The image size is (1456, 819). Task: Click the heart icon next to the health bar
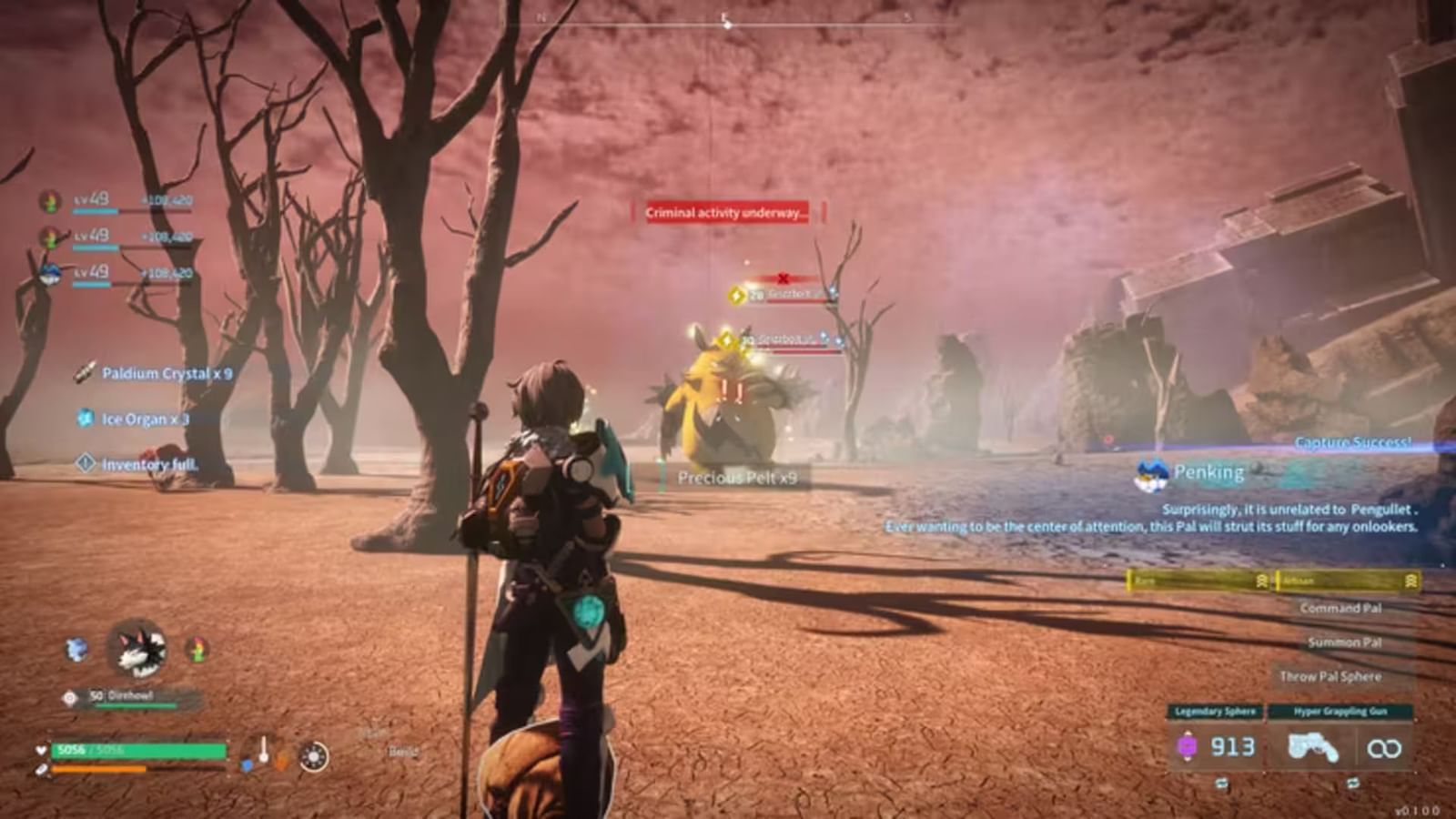point(41,750)
